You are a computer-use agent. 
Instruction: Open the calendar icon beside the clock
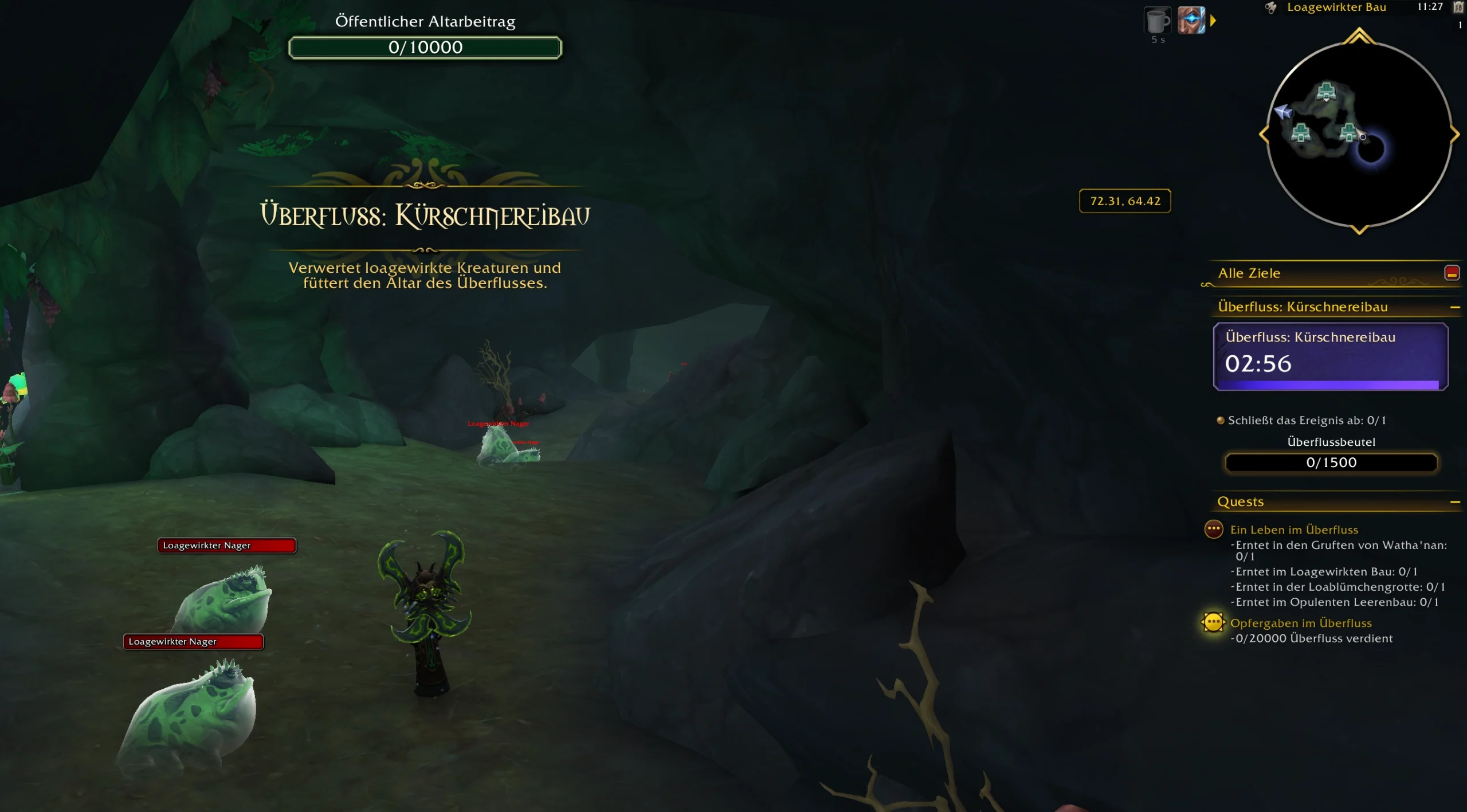point(1459,7)
